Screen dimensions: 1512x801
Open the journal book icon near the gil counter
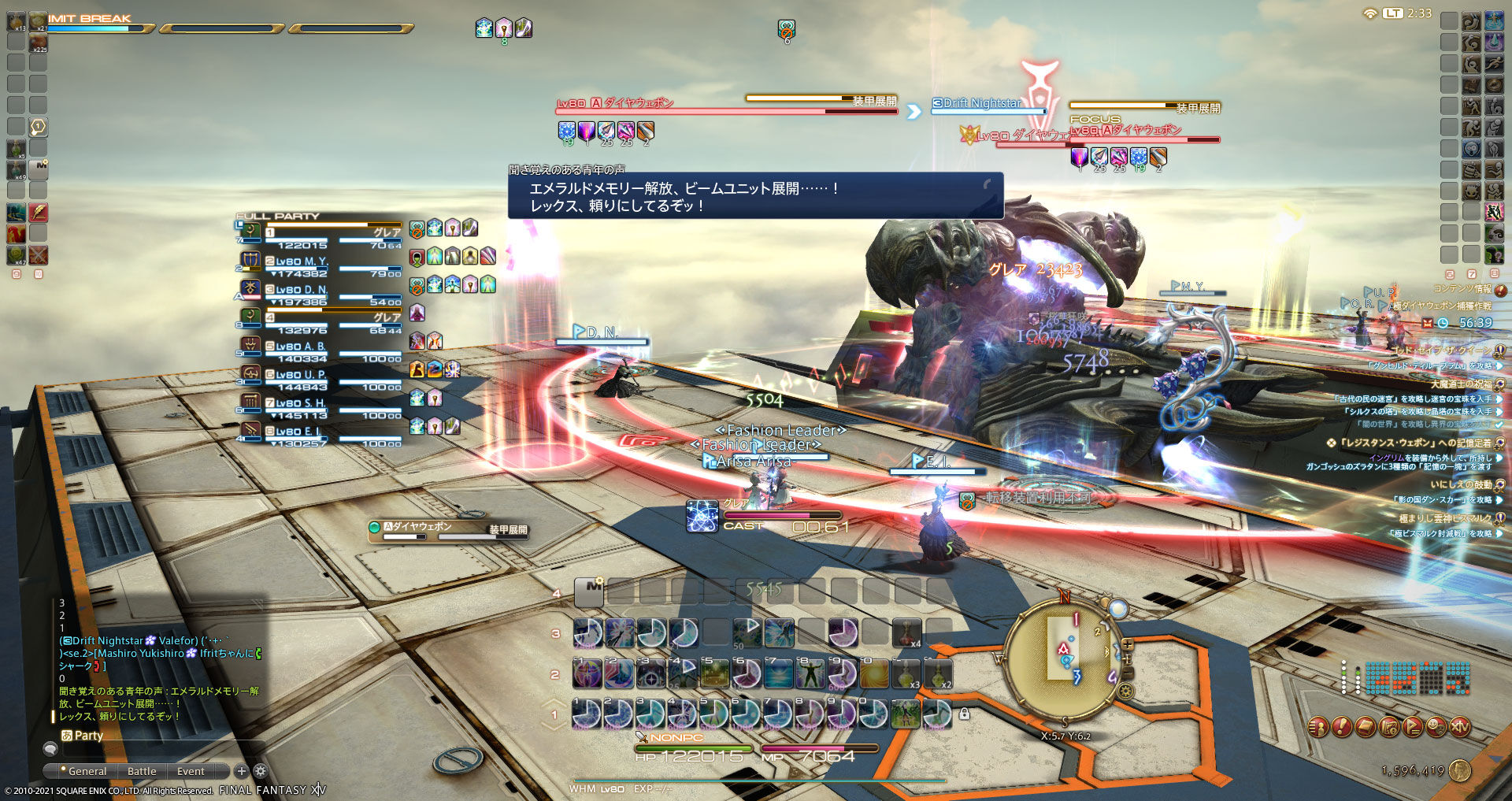click(1365, 729)
